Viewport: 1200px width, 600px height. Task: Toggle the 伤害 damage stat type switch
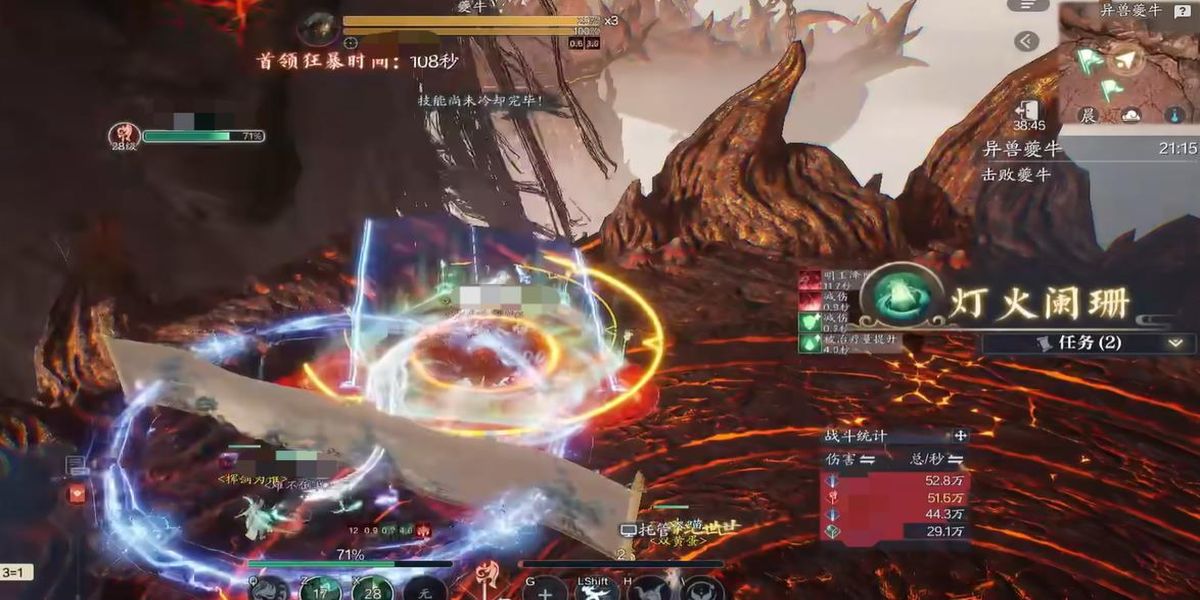click(869, 459)
